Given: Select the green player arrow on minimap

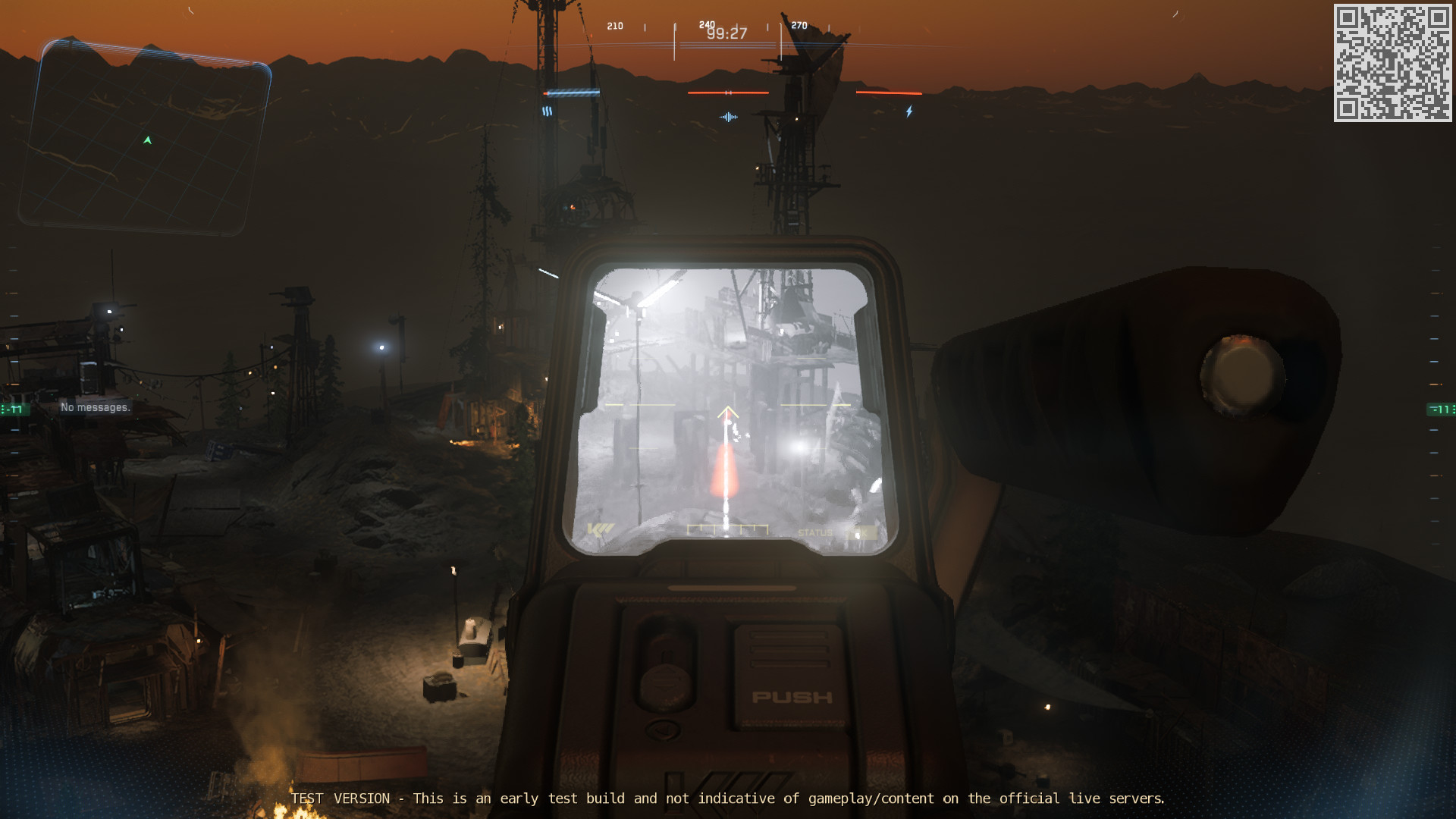Looking at the screenshot, I should pyautogui.click(x=148, y=140).
